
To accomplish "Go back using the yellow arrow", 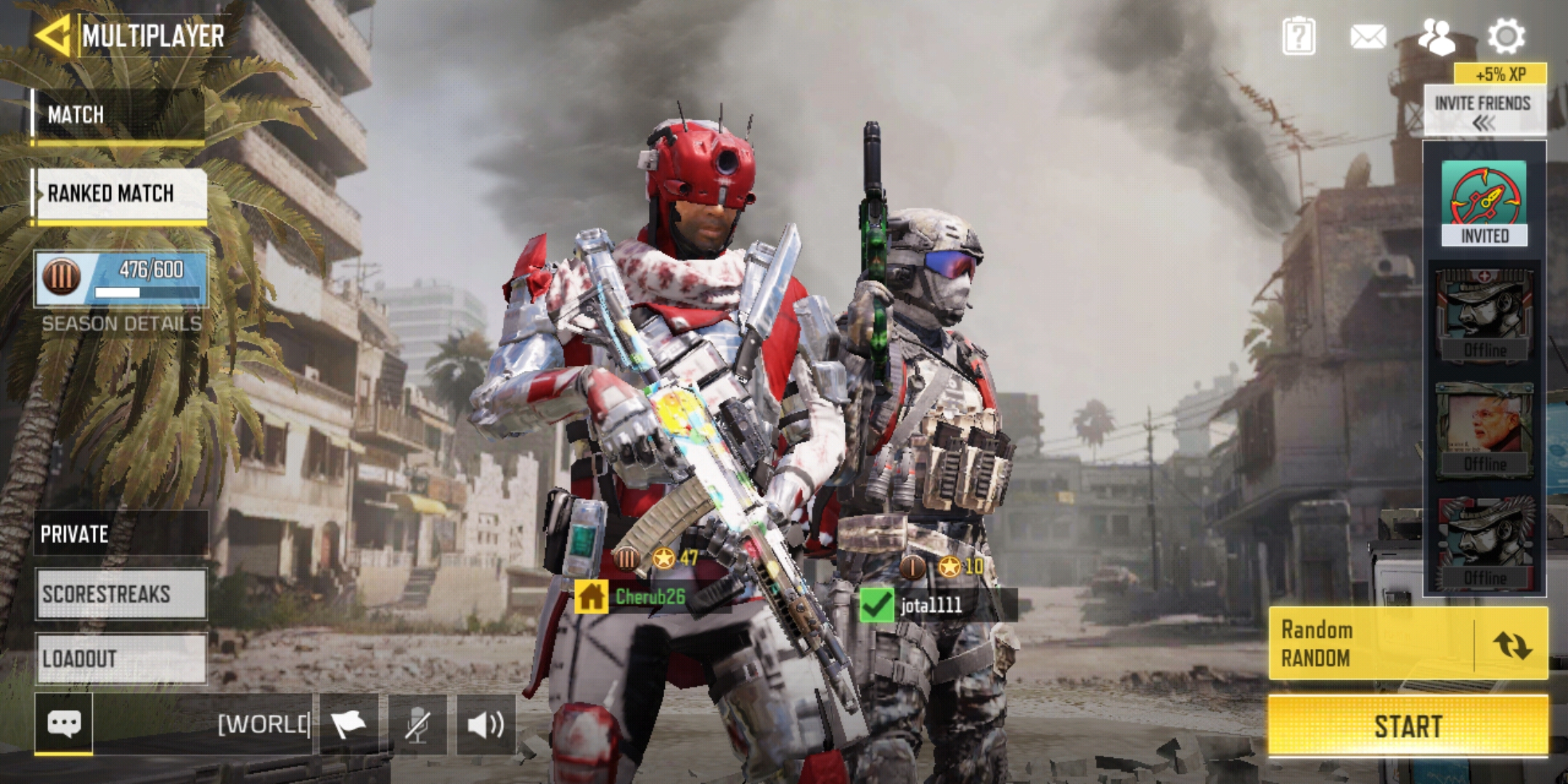I will point(52,35).
